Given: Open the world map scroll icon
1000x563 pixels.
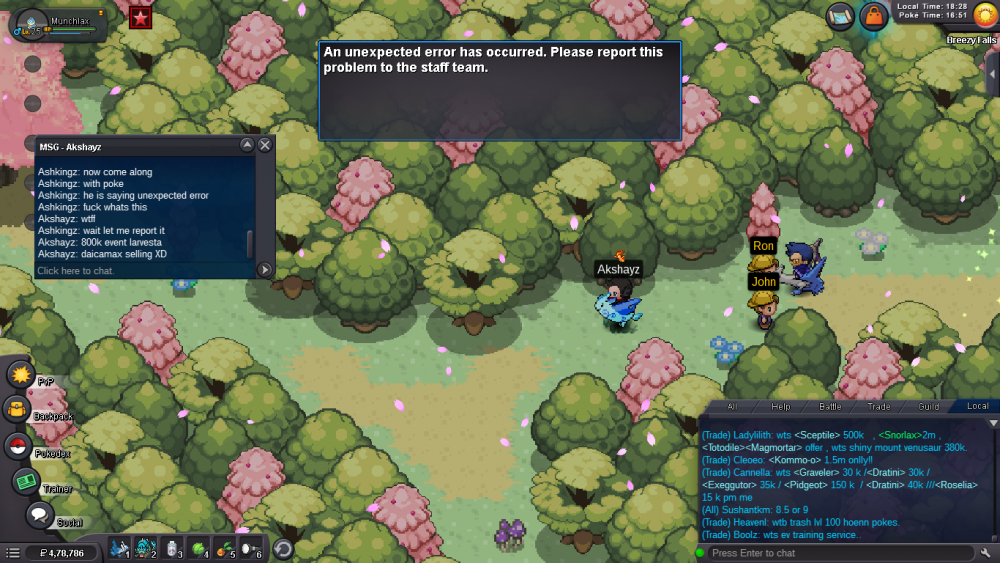Looking at the screenshot, I should [x=841, y=16].
